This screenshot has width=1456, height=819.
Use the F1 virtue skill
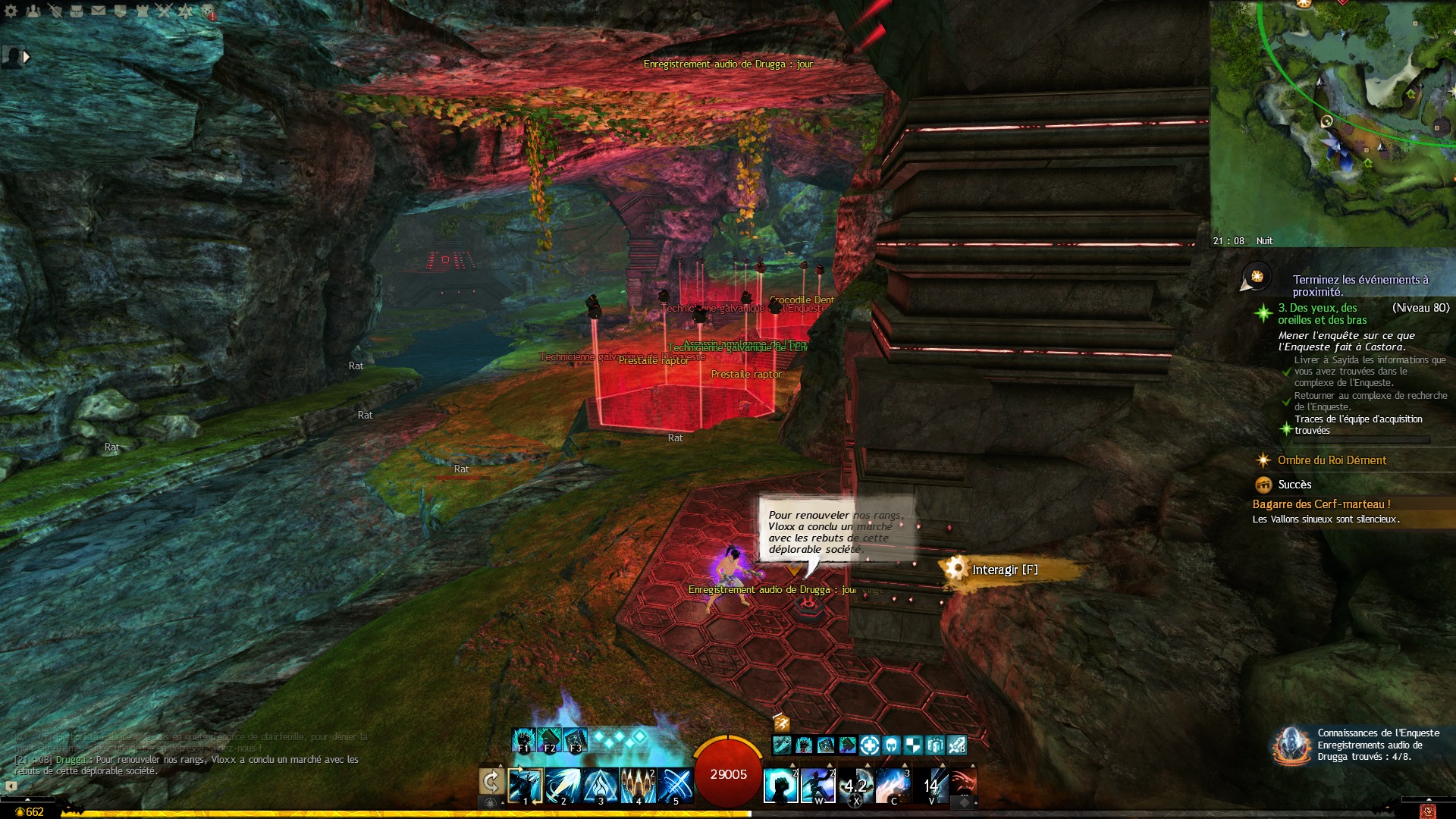tap(523, 740)
